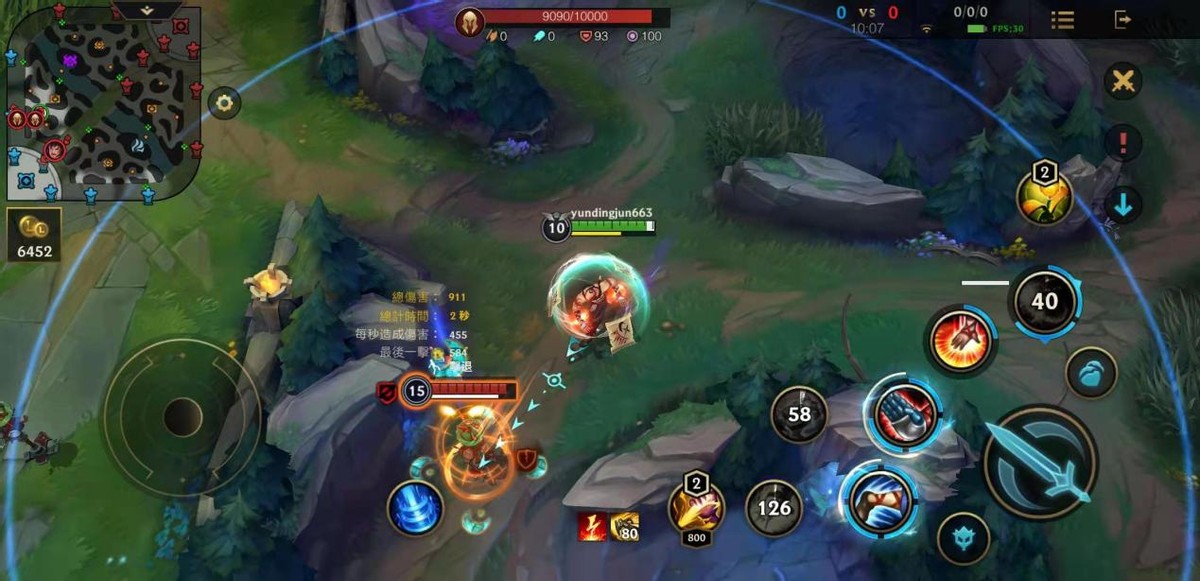Open the shop via gold 6452 button
Image resolution: width=1200 pixels, height=581 pixels.
click(x=34, y=234)
